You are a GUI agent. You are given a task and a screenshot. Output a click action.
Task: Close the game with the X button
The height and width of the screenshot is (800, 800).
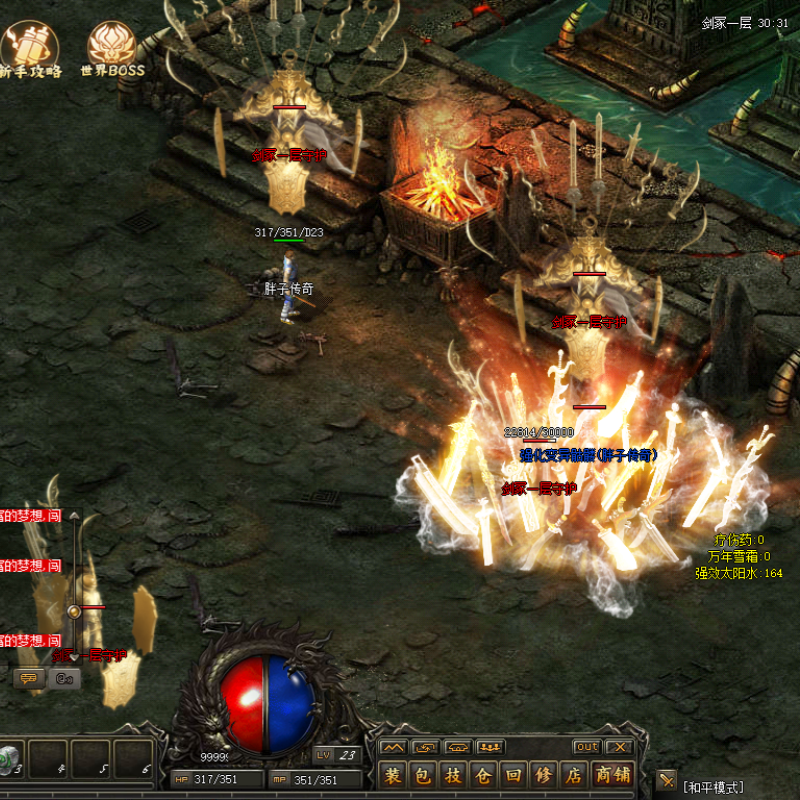tap(619, 747)
